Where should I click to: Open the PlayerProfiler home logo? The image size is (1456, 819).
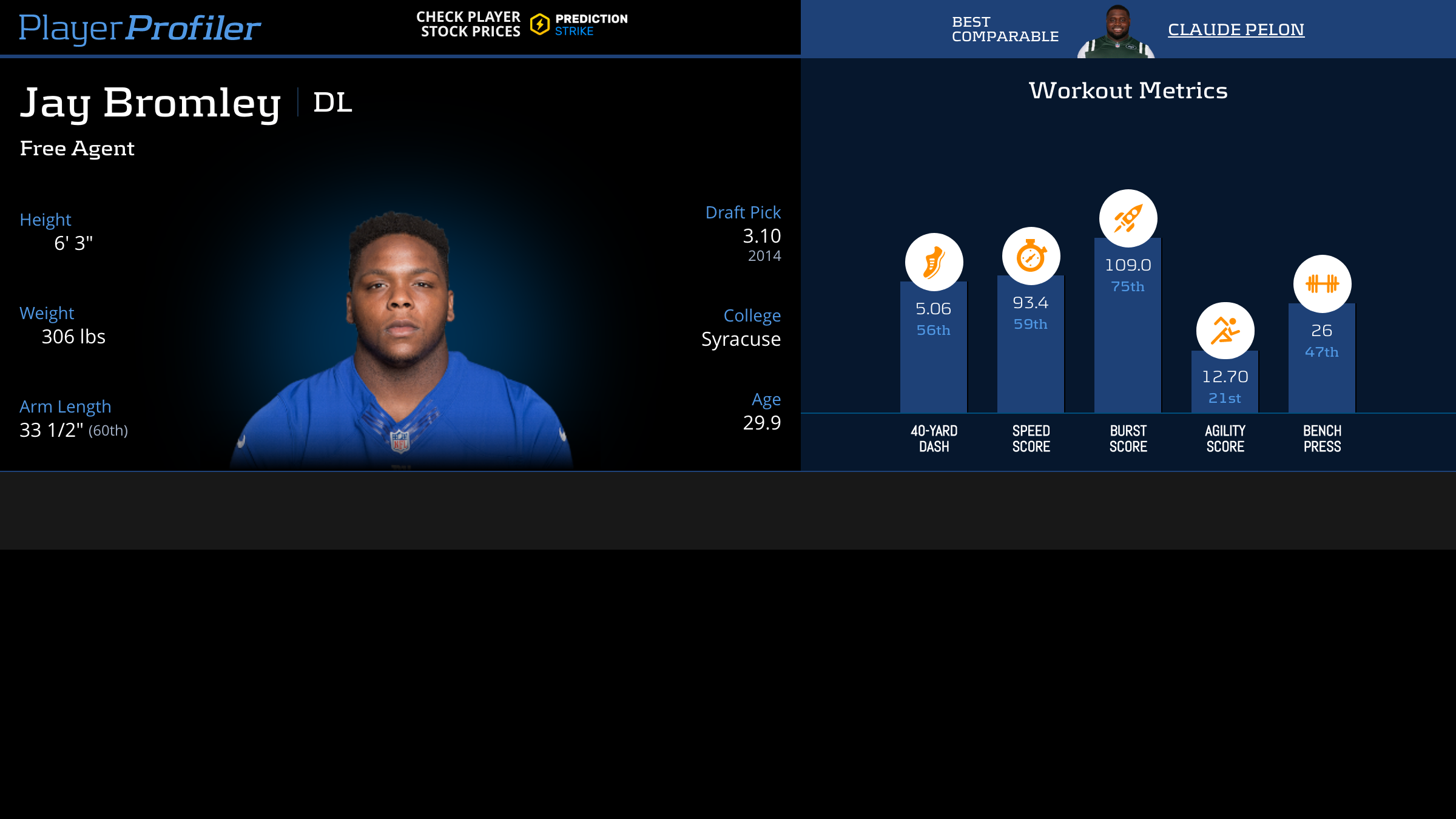click(x=140, y=28)
